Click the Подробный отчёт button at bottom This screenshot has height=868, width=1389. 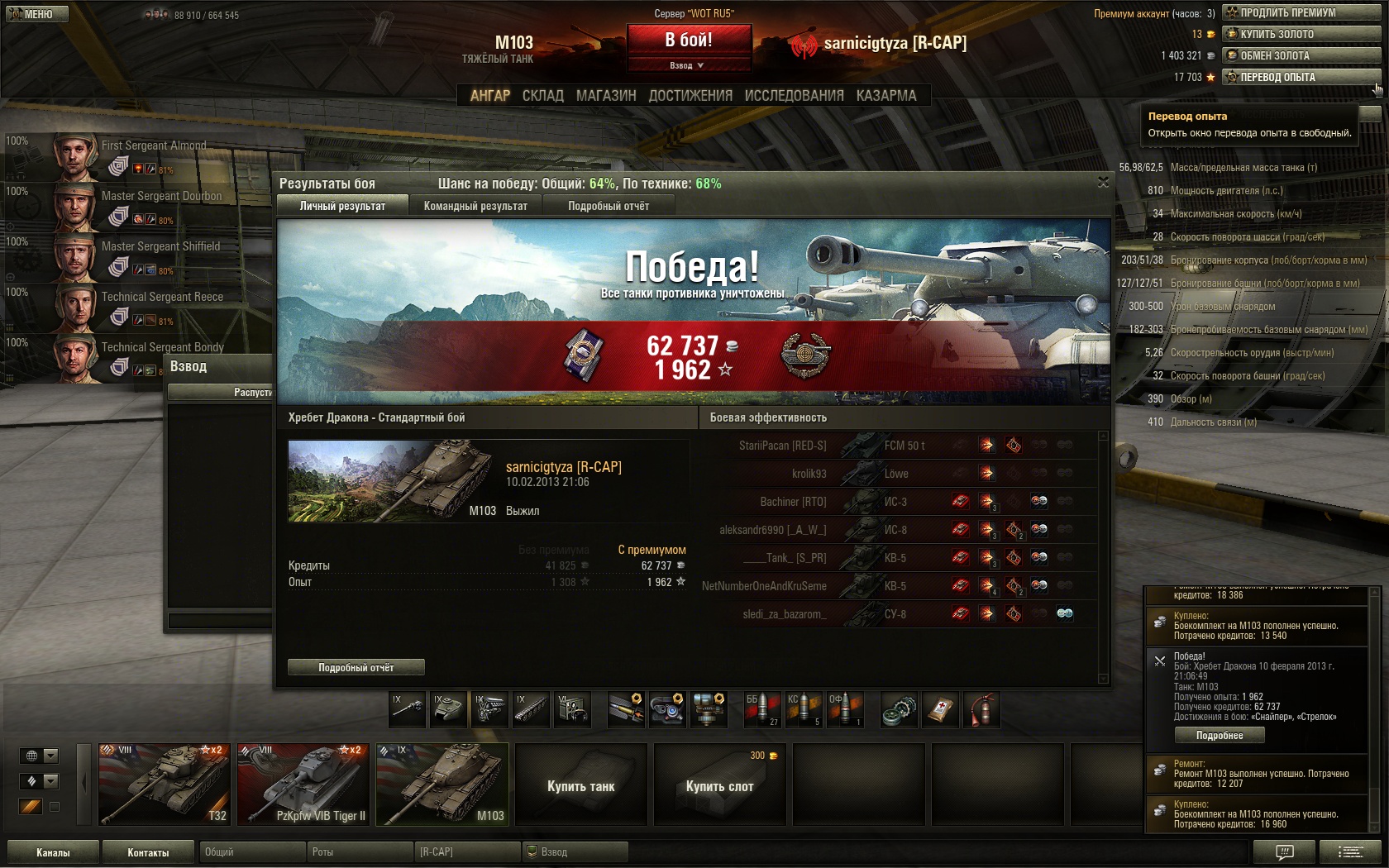(356, 667)
